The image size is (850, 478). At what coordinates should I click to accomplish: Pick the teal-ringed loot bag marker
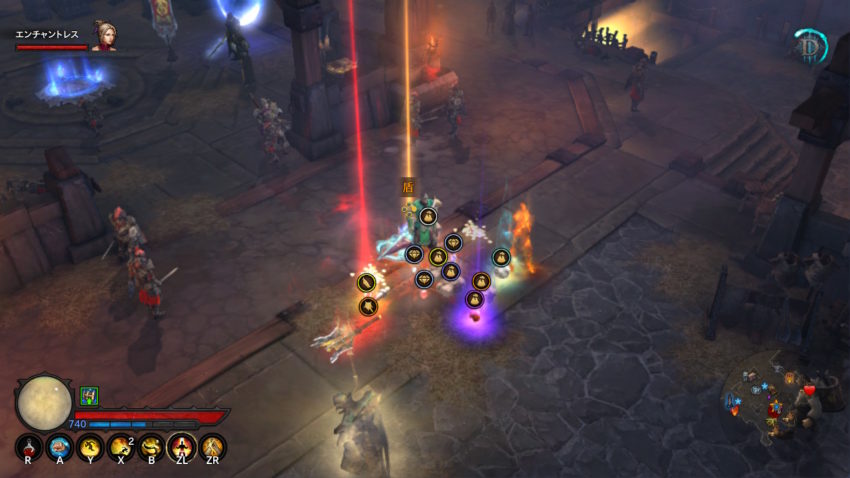501,258
